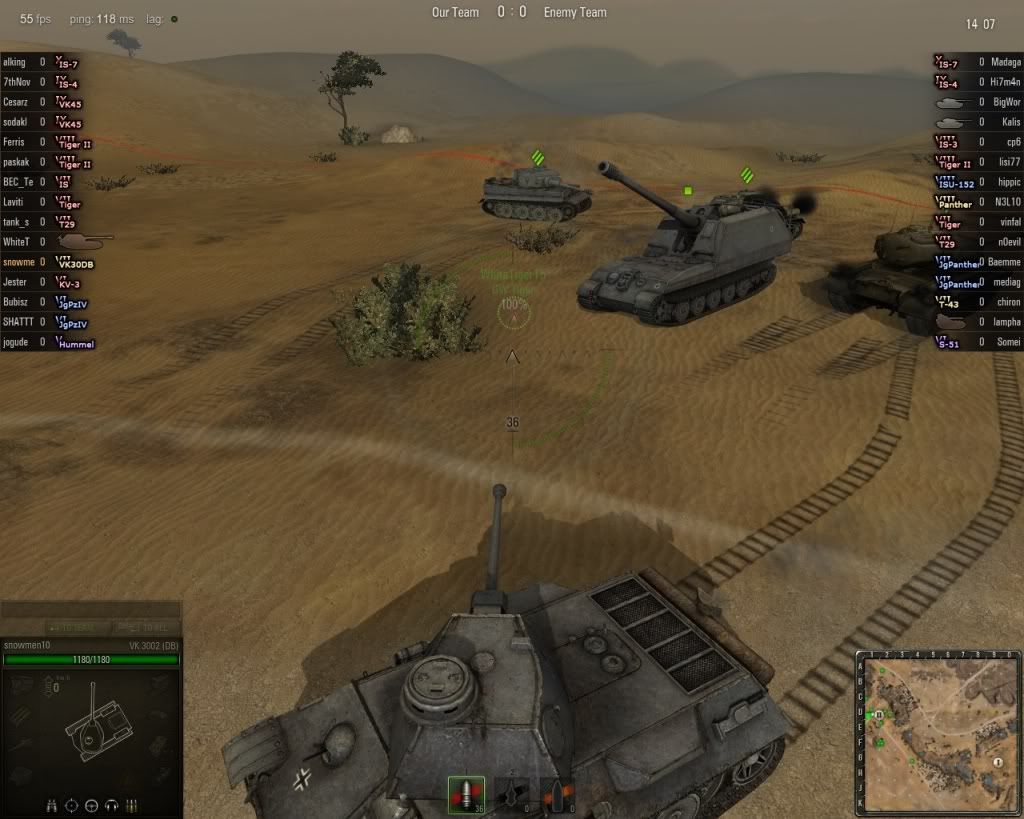Image resolution: width=1024 pixels, height=819 pixels.
Task: Select the gunner crosshair crew icon
Action: 72,805
